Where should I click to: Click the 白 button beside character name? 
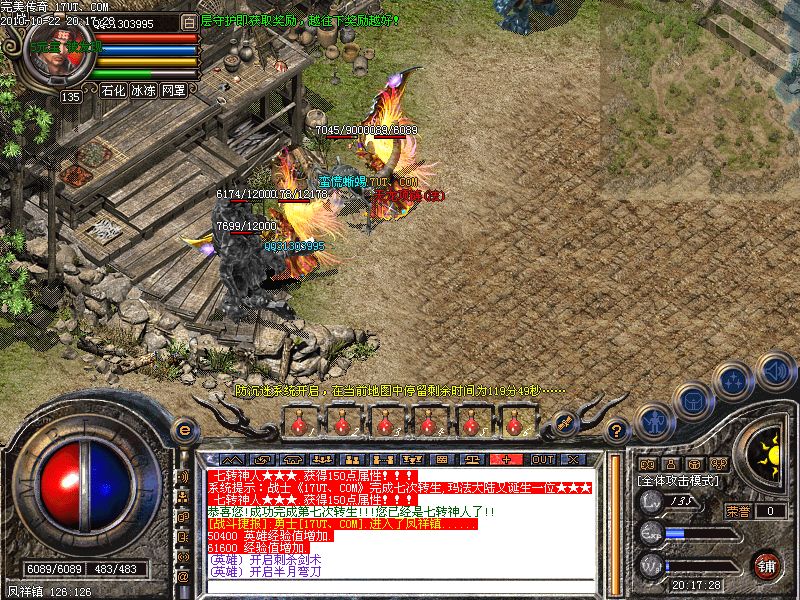(x=190, y=21)
